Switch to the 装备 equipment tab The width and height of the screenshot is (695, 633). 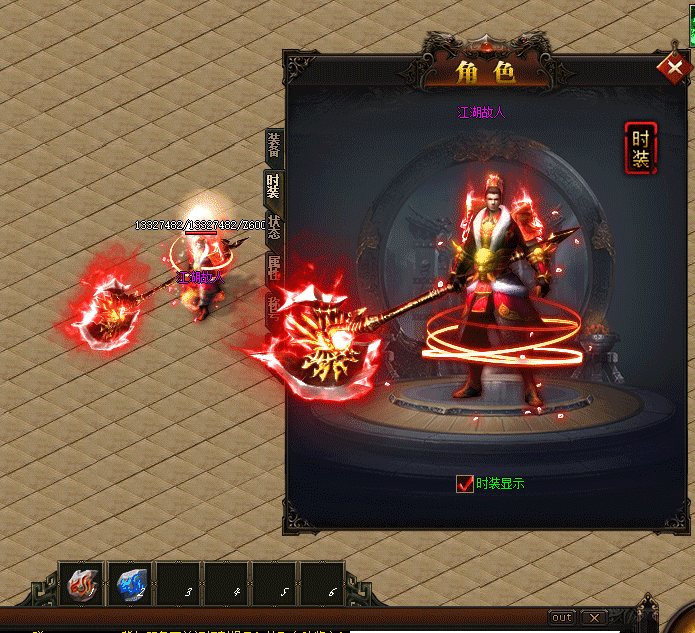pyautogui.click(x=273, y=146)
